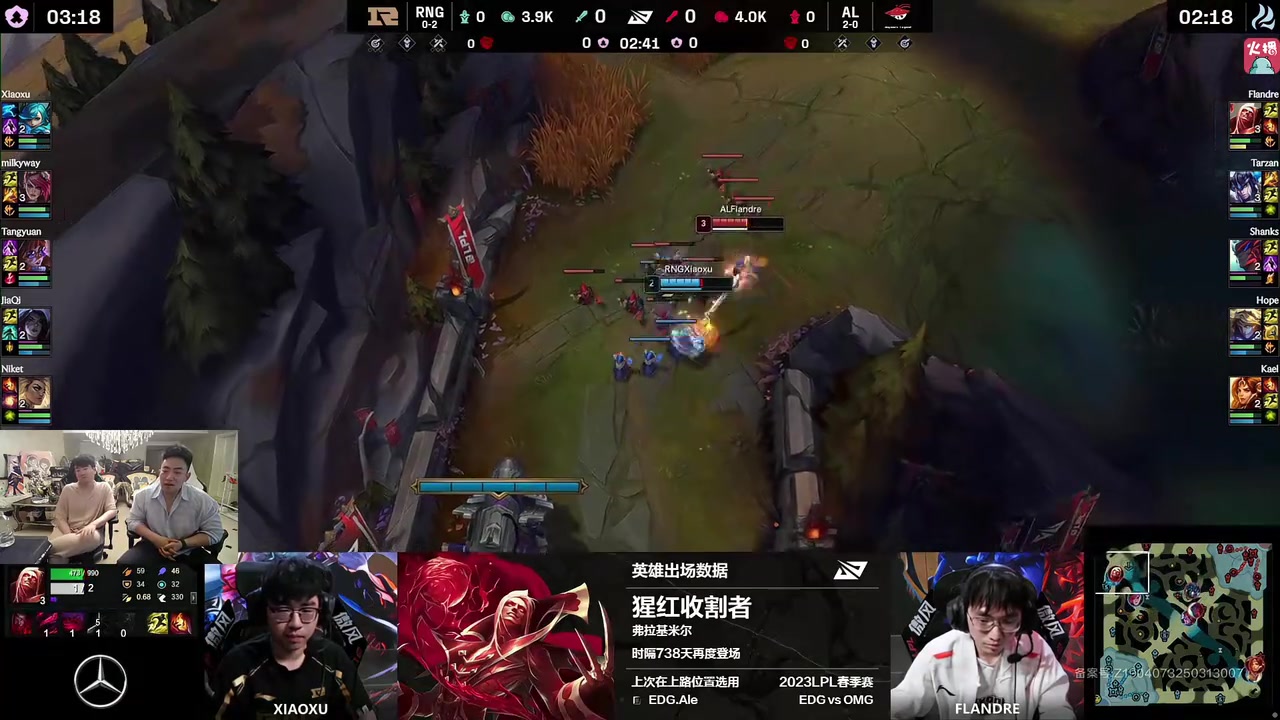Click Tangyuan's Flash summoner spell icon
The height and width of the screenshot is (720, 1280).
coord(10,261)
